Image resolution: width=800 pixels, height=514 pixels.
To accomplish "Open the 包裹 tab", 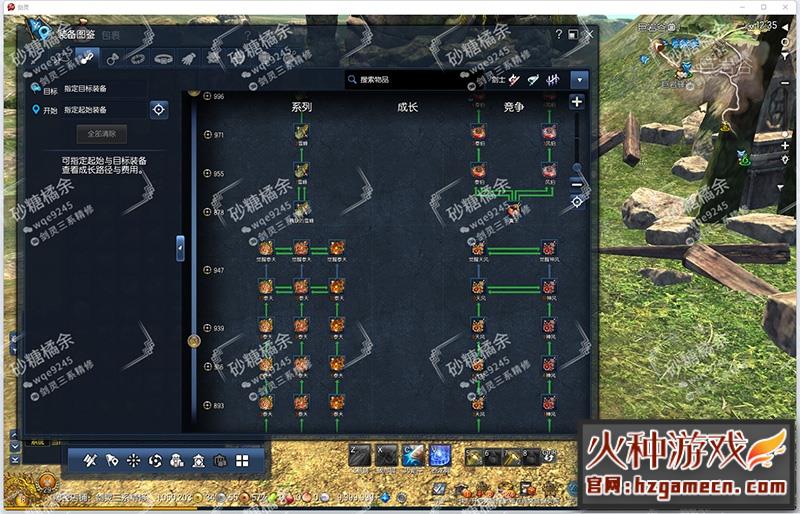I will (x=111, y=34).
